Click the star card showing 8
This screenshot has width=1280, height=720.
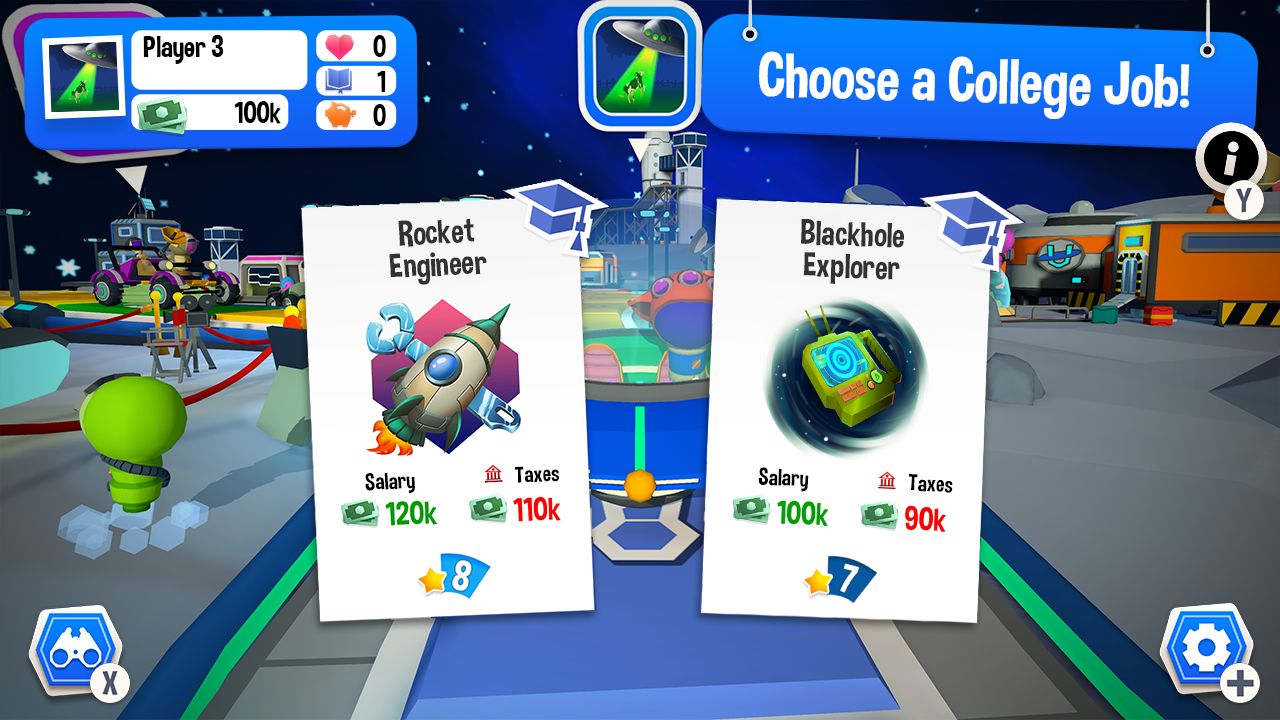(452, 573)
